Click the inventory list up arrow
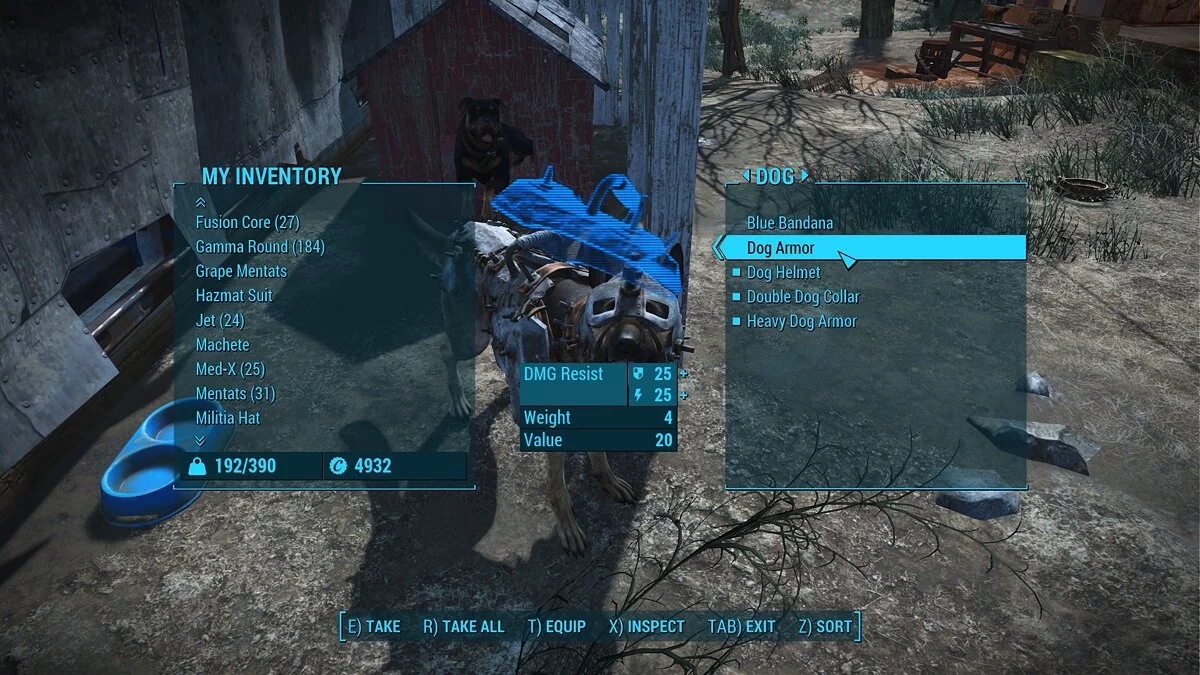 click(x=200, y=202)
